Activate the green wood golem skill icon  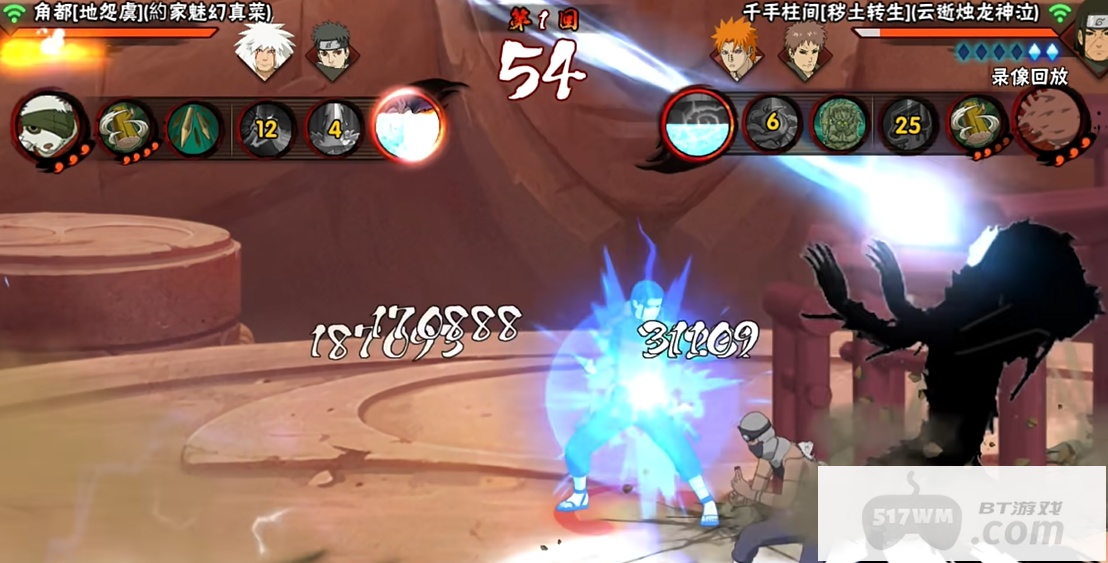point(838,124)
